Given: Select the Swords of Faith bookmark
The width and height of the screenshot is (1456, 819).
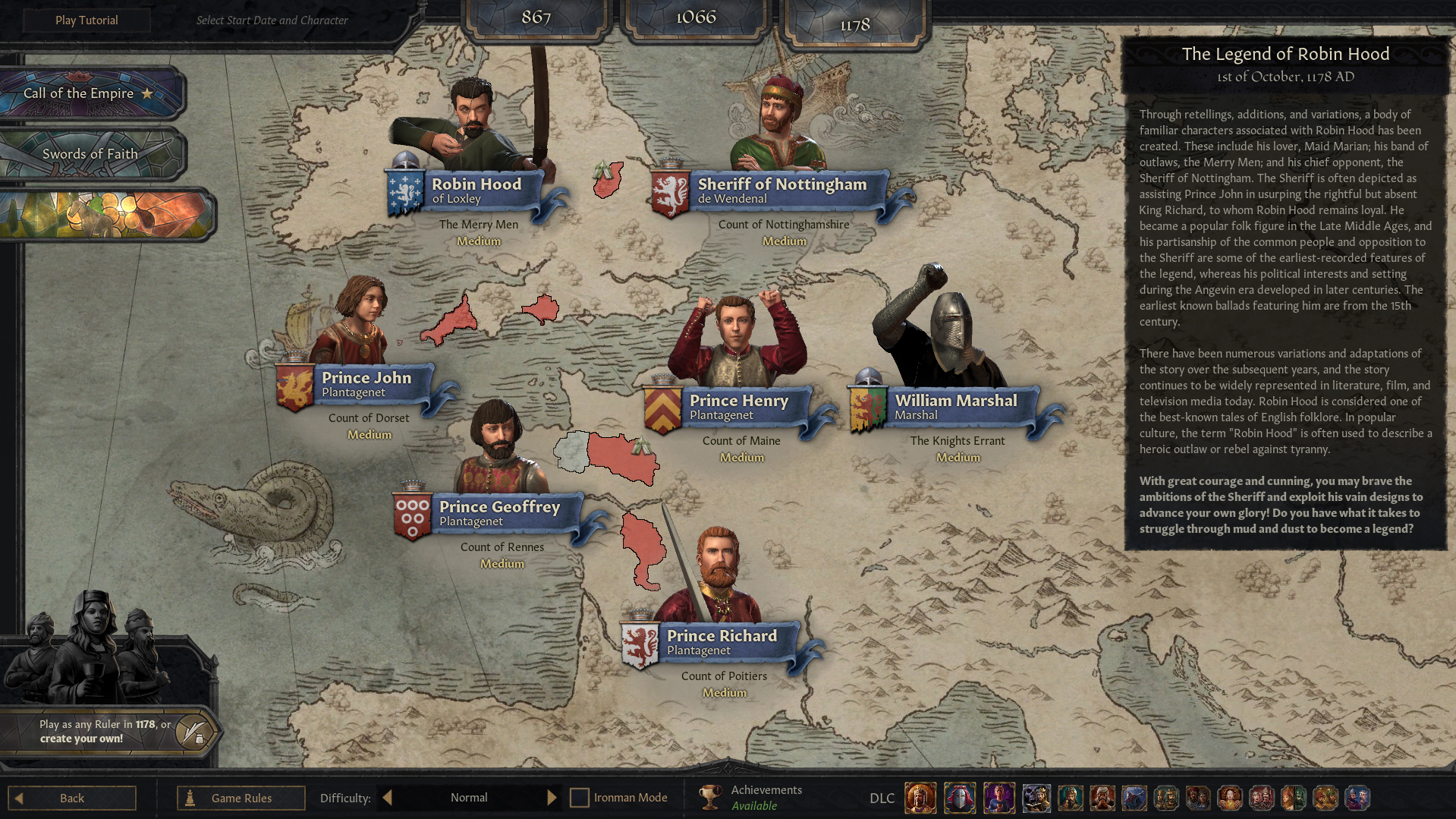Looking at the screenshot, I should (90, 154).
